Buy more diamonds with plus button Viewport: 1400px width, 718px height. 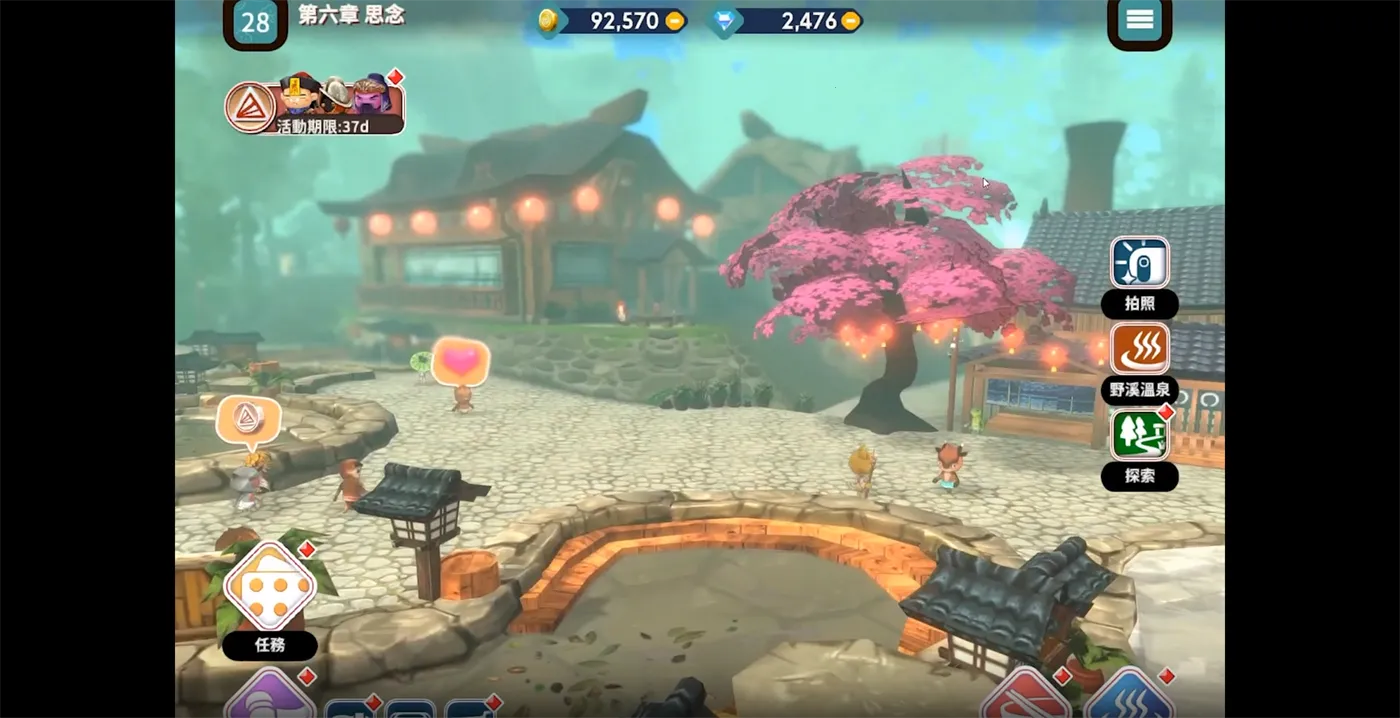click(x=850, y=21)
